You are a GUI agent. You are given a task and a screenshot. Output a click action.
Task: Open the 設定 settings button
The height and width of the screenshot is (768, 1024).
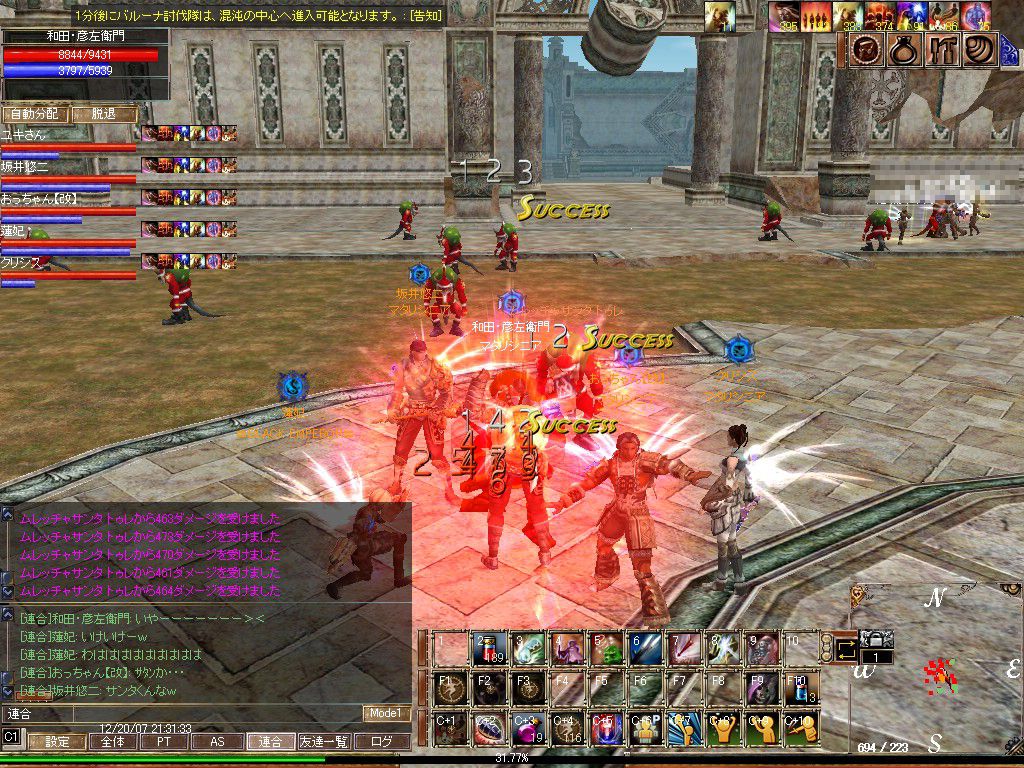point(57,742)
